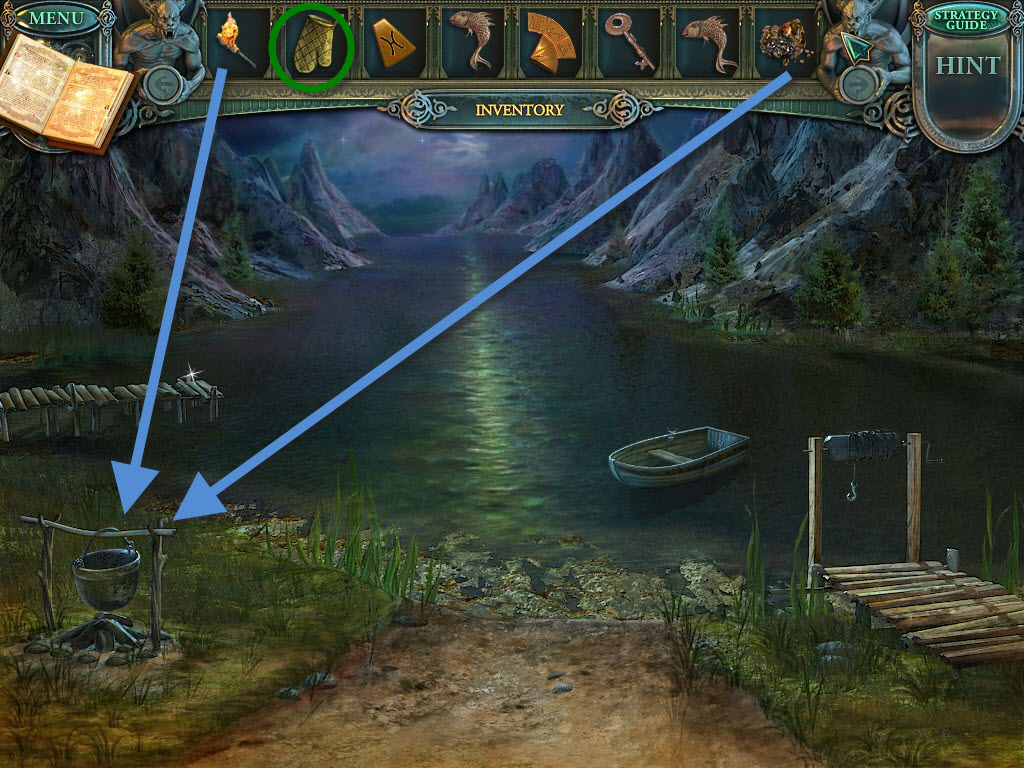Select the golden rune tile
The height and width of the screenshot is (768, 1024).
(389, 45)
